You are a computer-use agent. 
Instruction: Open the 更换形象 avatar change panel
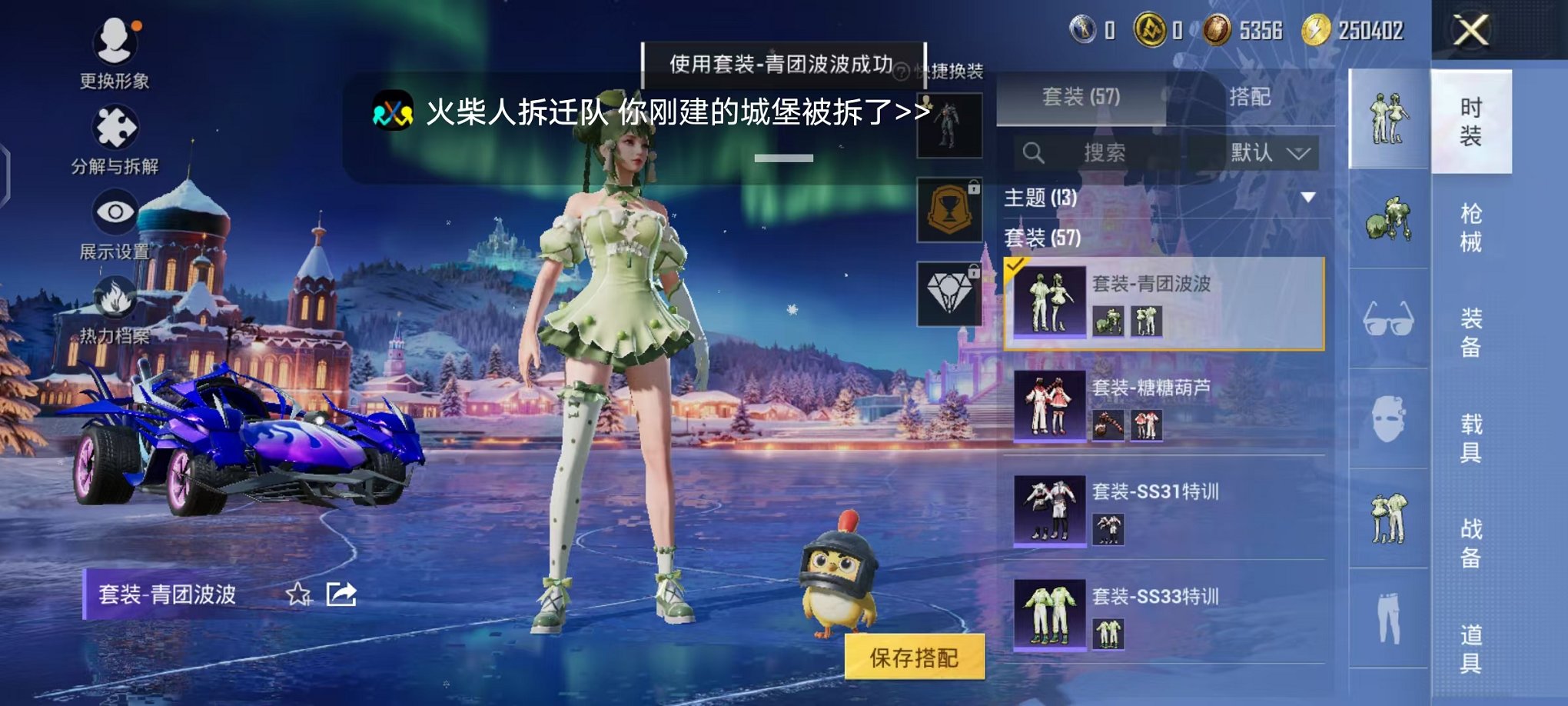(x=114, y=42)
